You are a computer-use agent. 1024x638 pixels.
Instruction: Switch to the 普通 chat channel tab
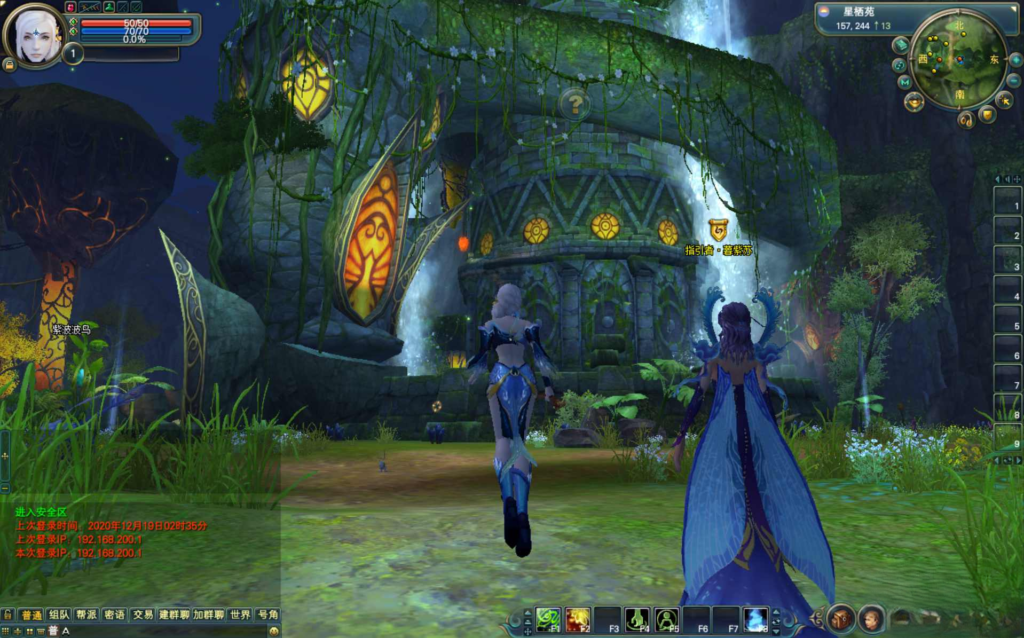31,614
